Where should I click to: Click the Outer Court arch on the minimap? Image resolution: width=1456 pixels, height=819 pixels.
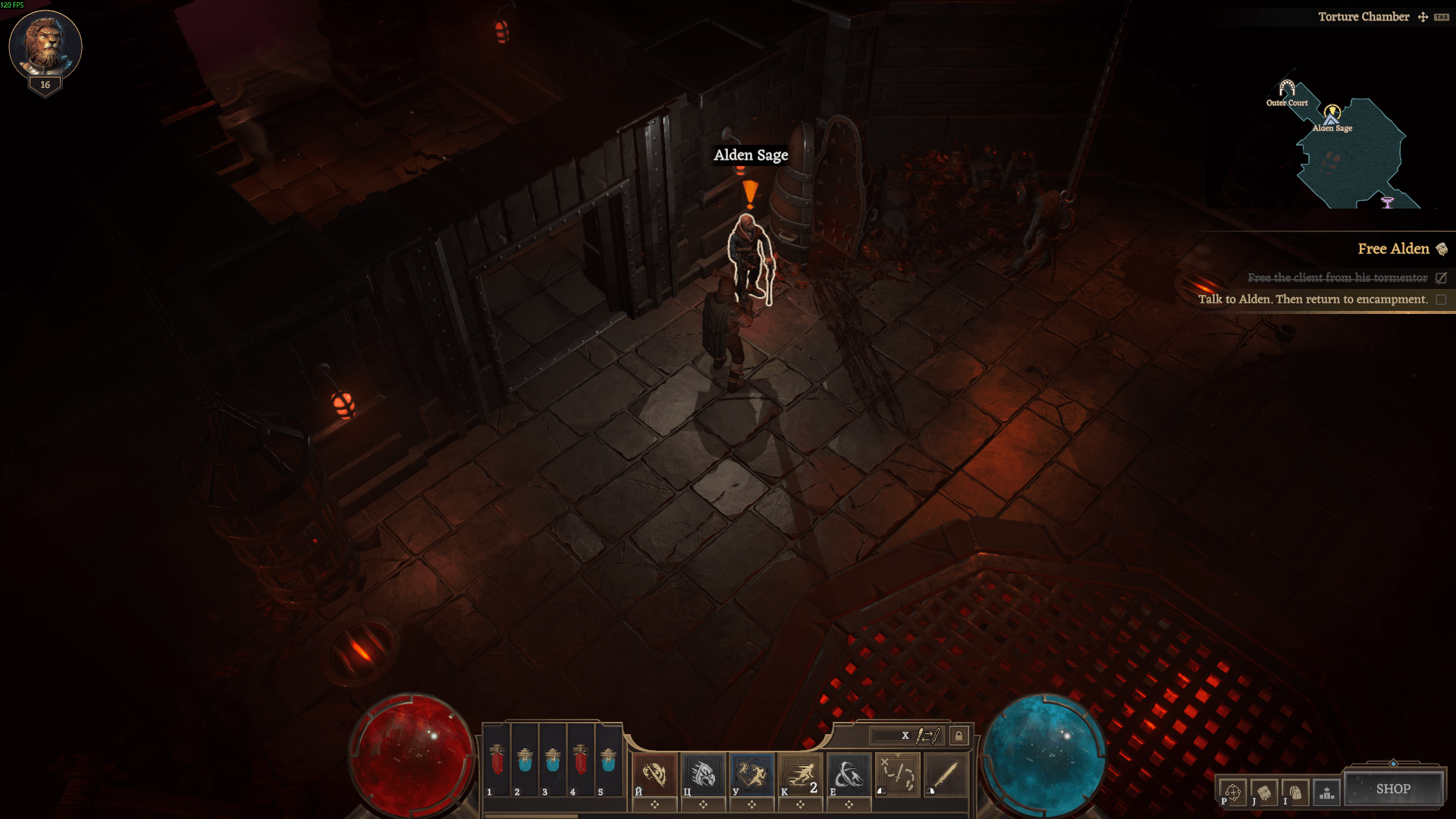click(x=1287, y=89)
